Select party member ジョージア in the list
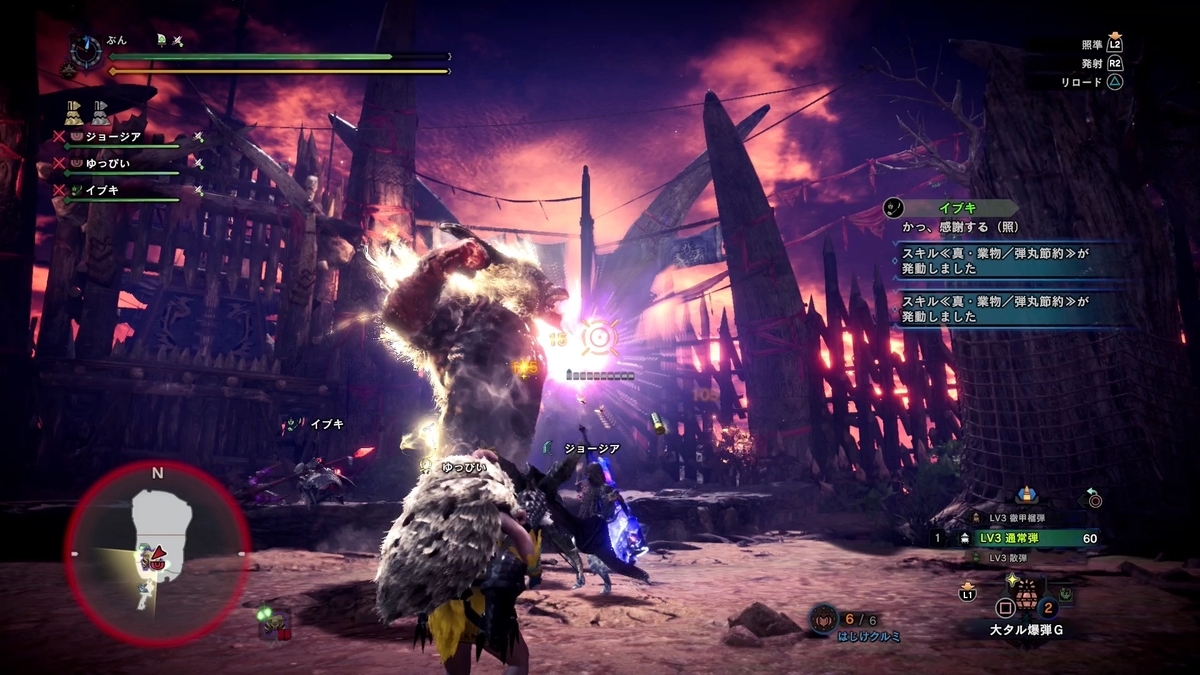 115,136
